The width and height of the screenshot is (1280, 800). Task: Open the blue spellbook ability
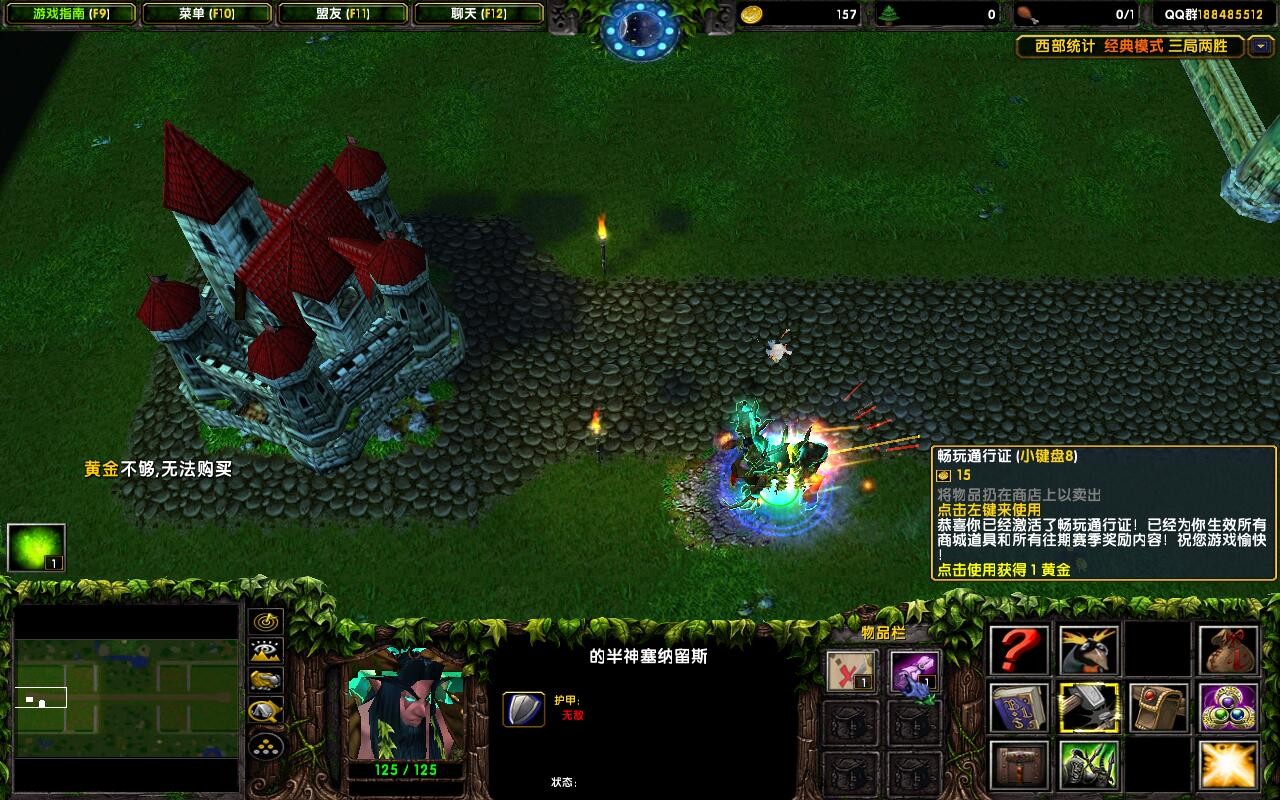[1020, 708]
